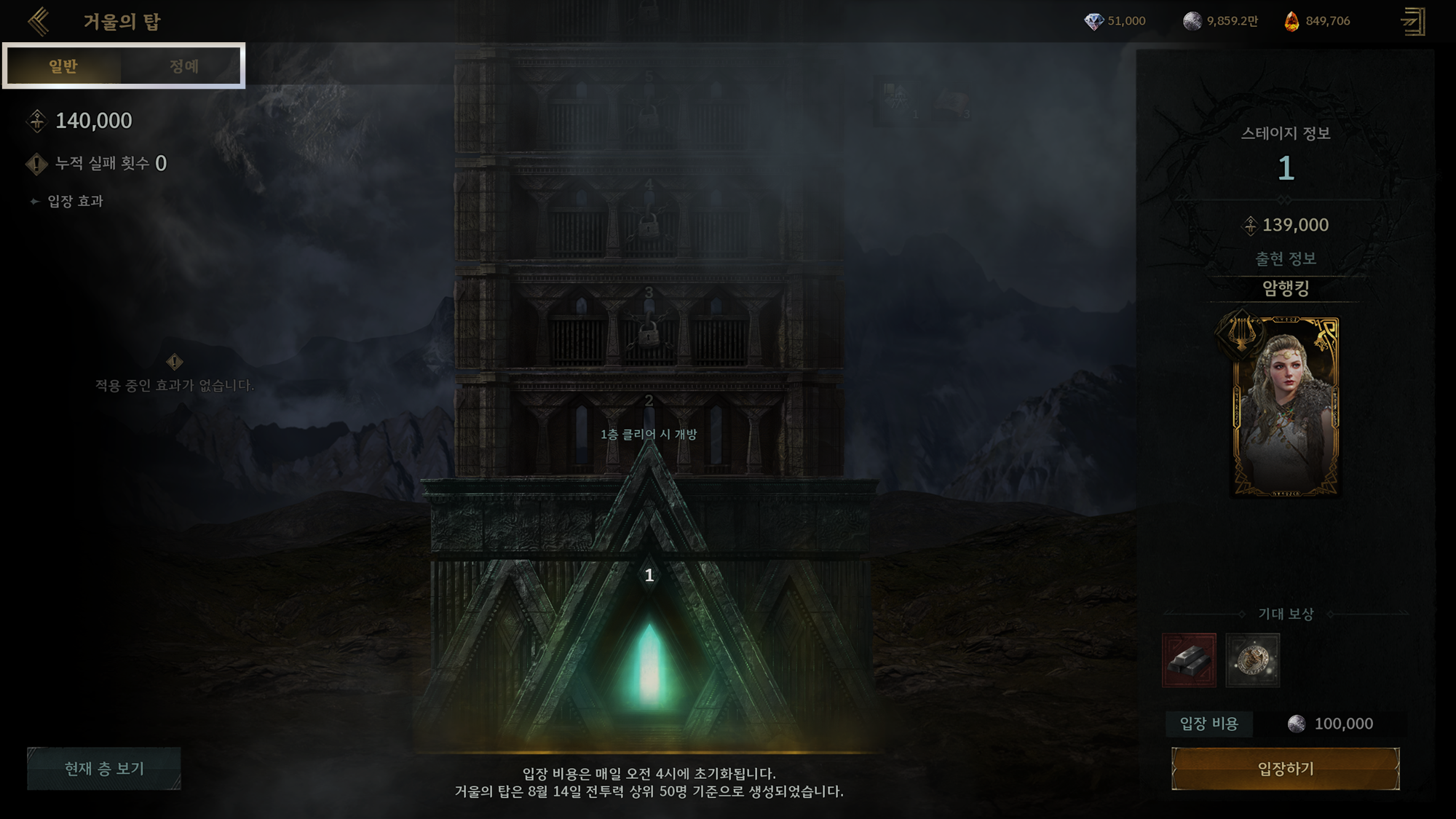
Task: Click the diamond currency icon
Action: (1093, 21)
